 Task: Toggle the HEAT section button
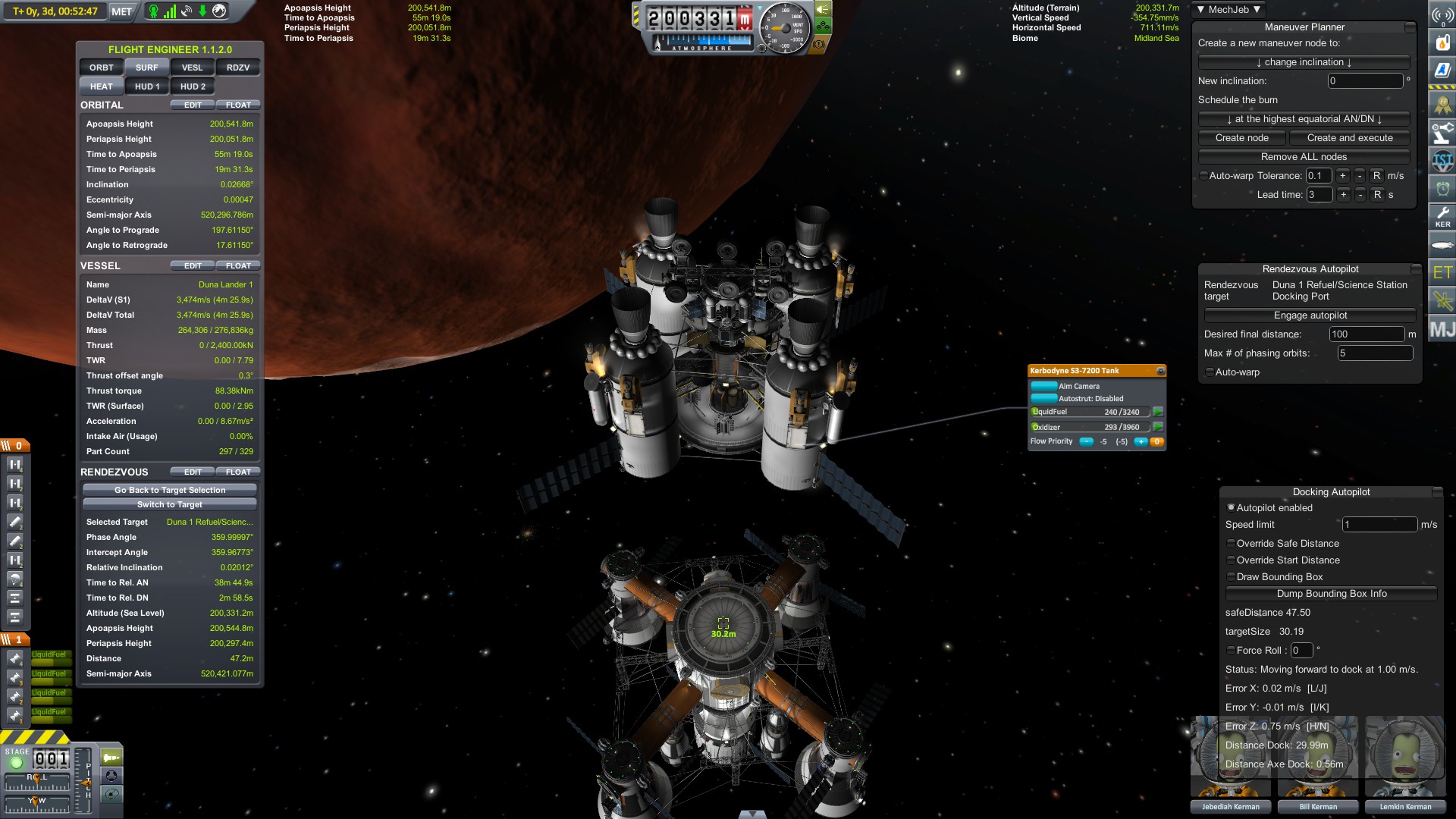102,86
